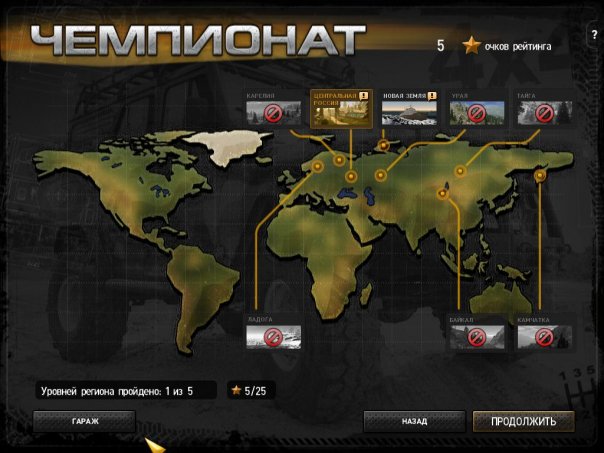Viewport: 604px width, 453px height.
Task: Pick the locked Урал region tile
Action: point(477,111)
